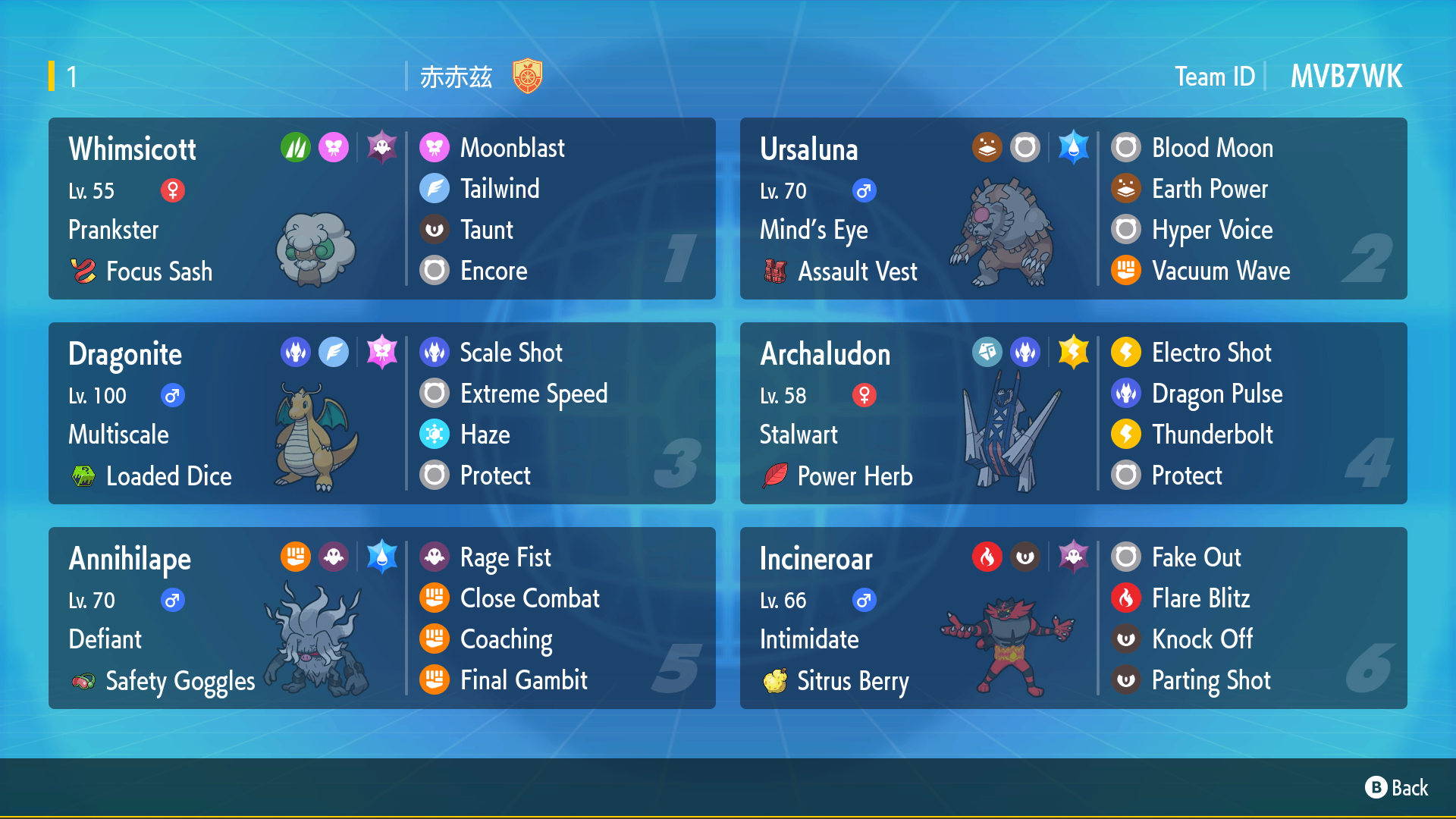Screen dimensions: 1456x819
Task: Click the Back button
Action: [1397, 788]
